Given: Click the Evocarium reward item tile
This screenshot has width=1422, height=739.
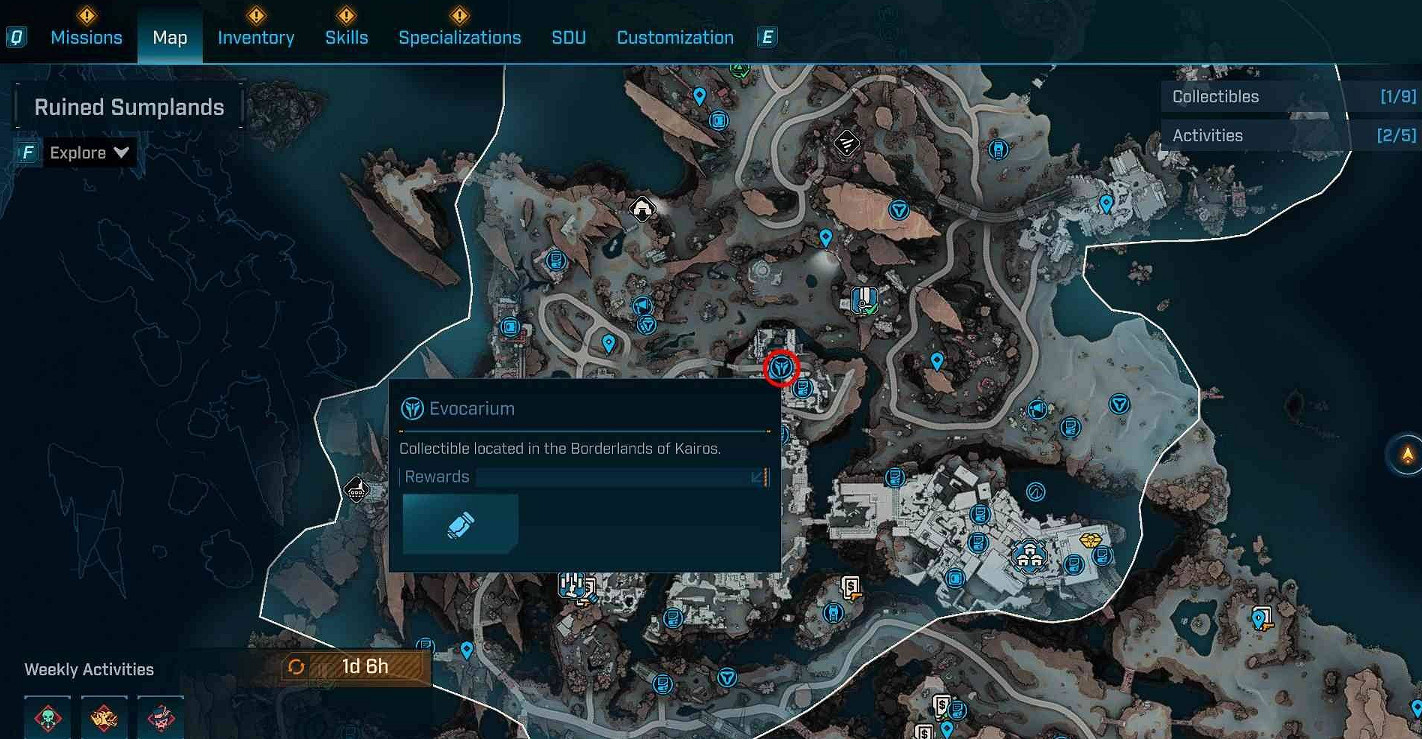Looking at the screenshot, I should pyautogui.click(x=461, y=524).
